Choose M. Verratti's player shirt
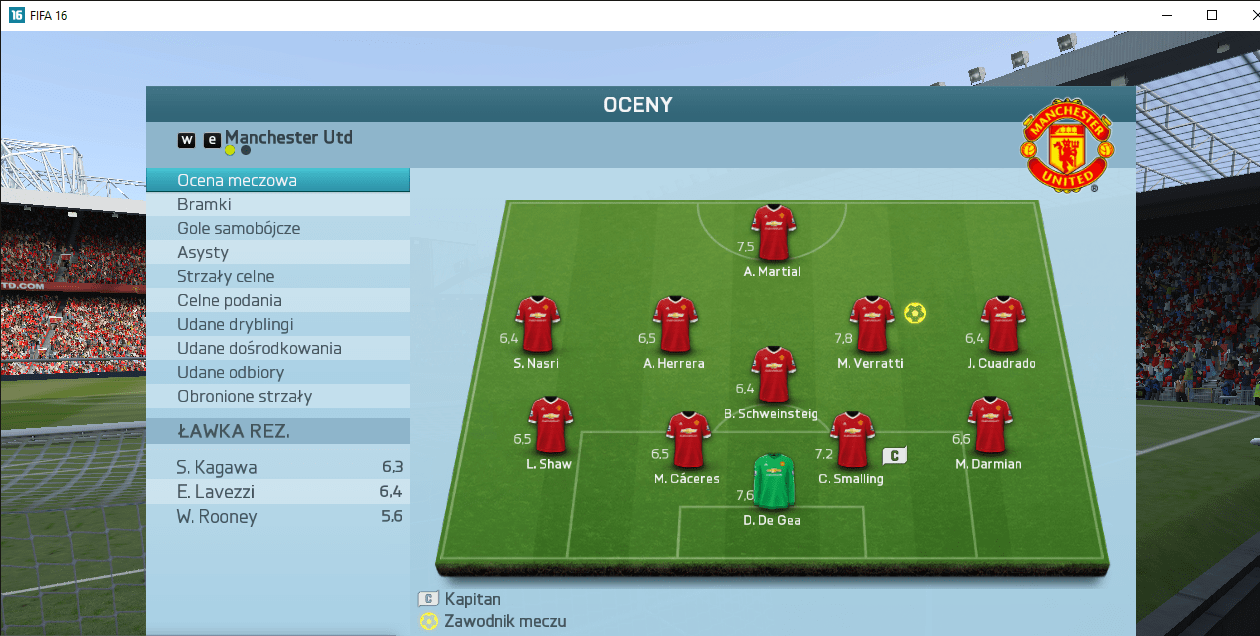Screen dimensions: 1260x636 click(871, 324)
